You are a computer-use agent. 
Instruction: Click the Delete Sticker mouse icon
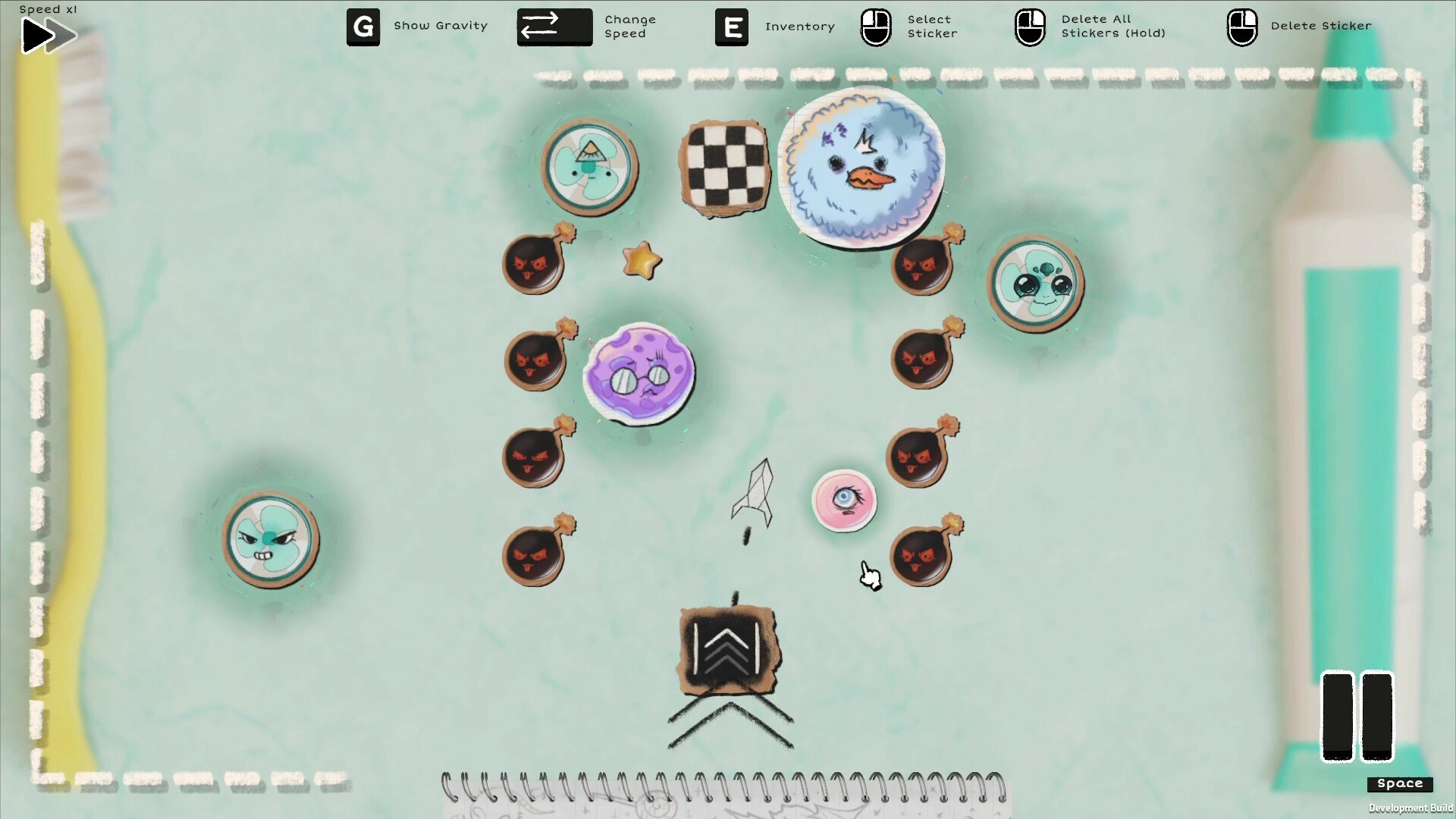pyautogui.click(x=1242, y=25)
